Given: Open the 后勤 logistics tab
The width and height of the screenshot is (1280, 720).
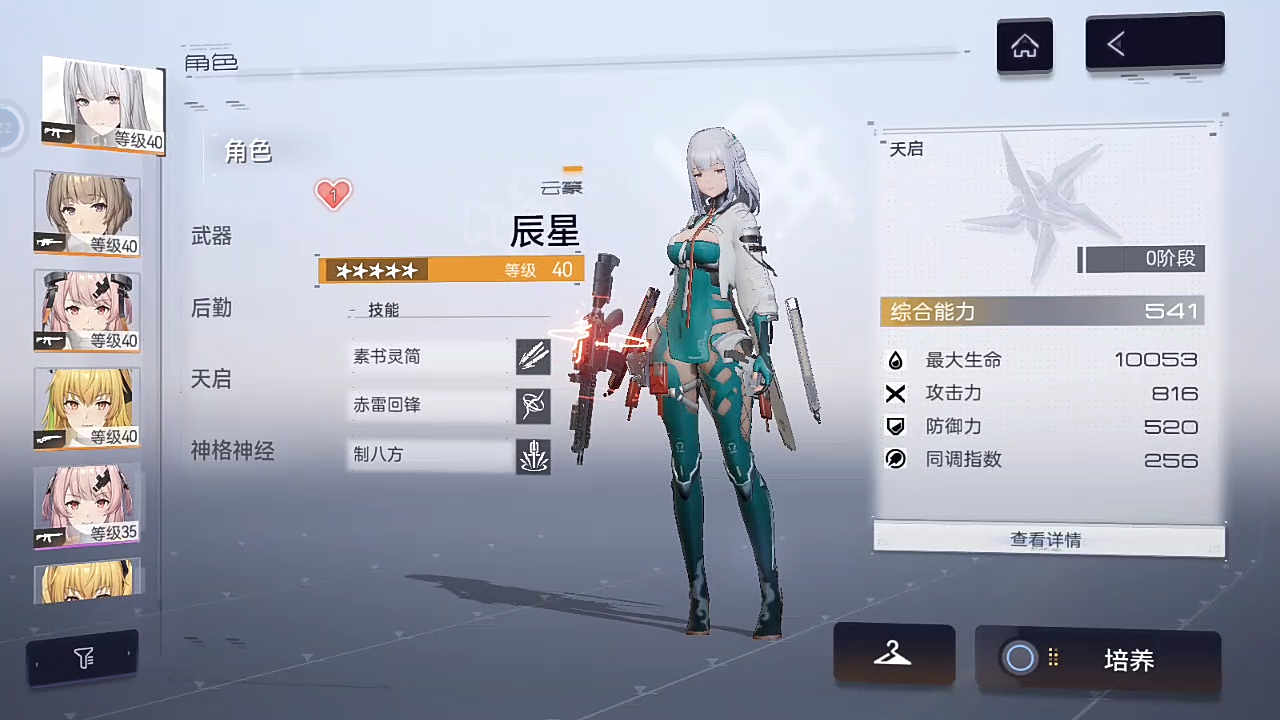Looking at the screenshot, I should pyautogui.click(x=211, y=308).
